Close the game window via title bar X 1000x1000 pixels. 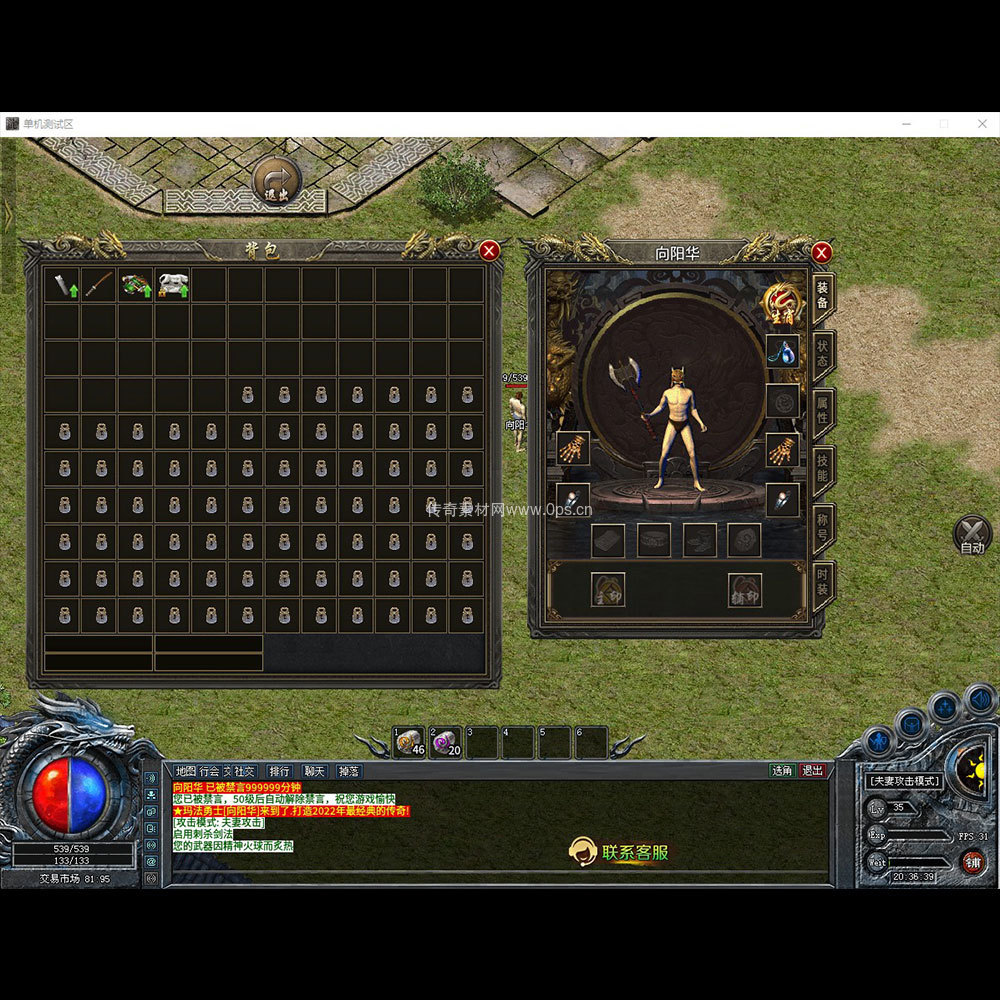coord(981,124)
